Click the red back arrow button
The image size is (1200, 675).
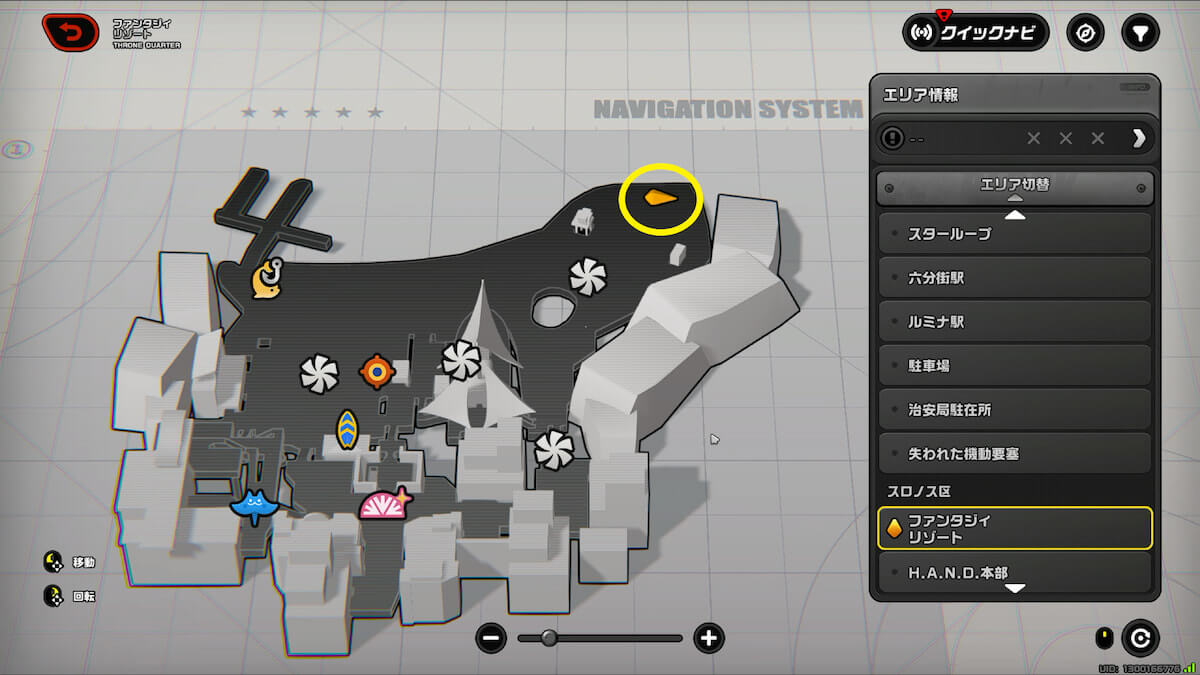coord(70,33)
